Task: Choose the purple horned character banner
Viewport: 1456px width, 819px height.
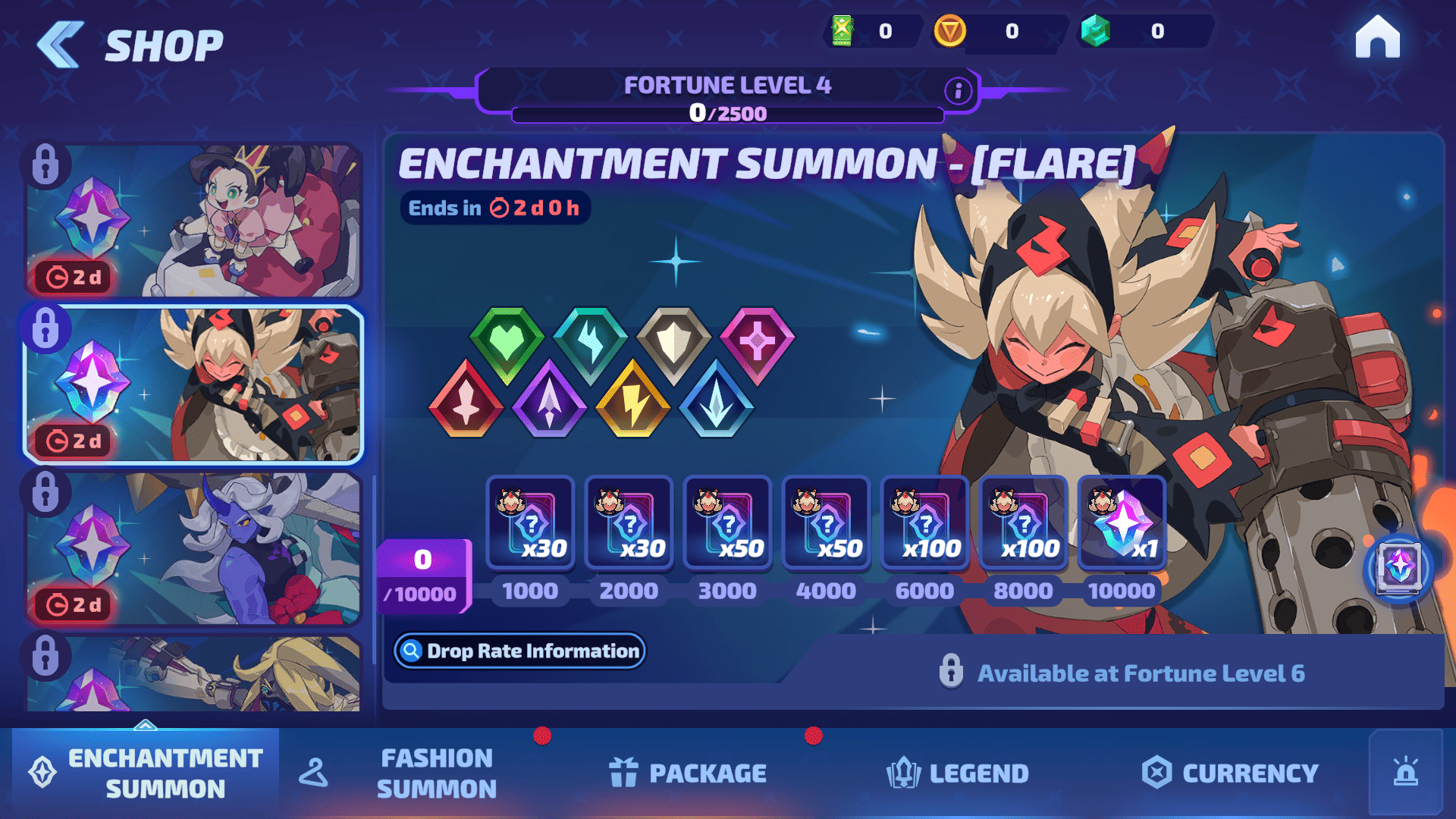Action: point(193,548)
